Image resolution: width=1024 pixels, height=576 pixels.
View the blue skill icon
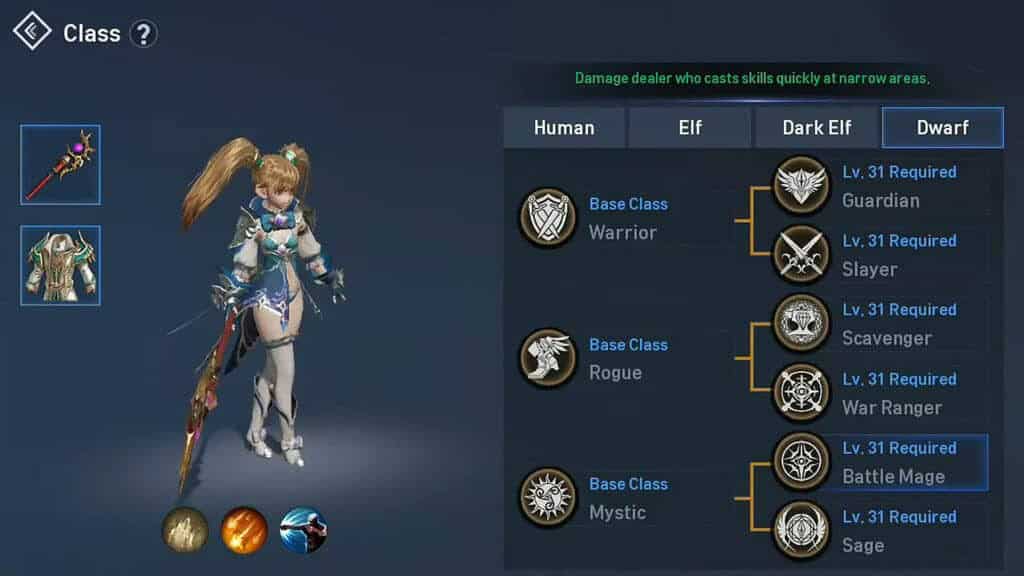click(303, 530)
